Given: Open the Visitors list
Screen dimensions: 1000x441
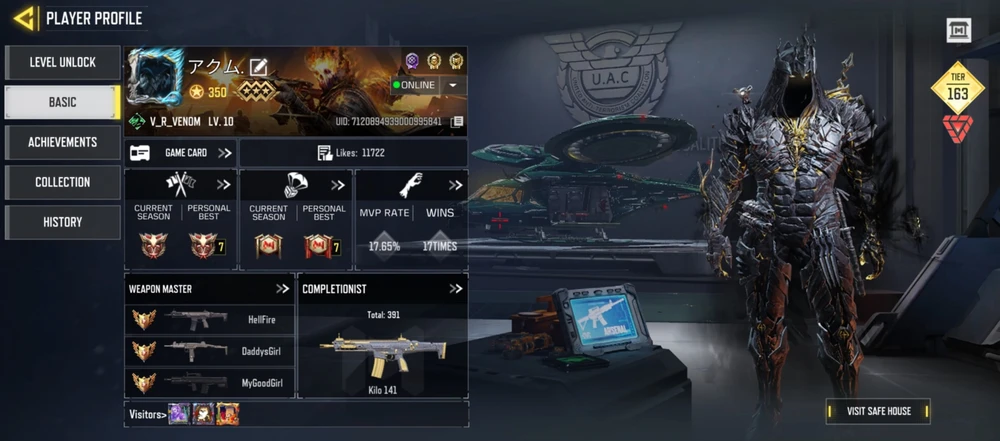Looking at the screenshot, I should (x=147, y=414).
